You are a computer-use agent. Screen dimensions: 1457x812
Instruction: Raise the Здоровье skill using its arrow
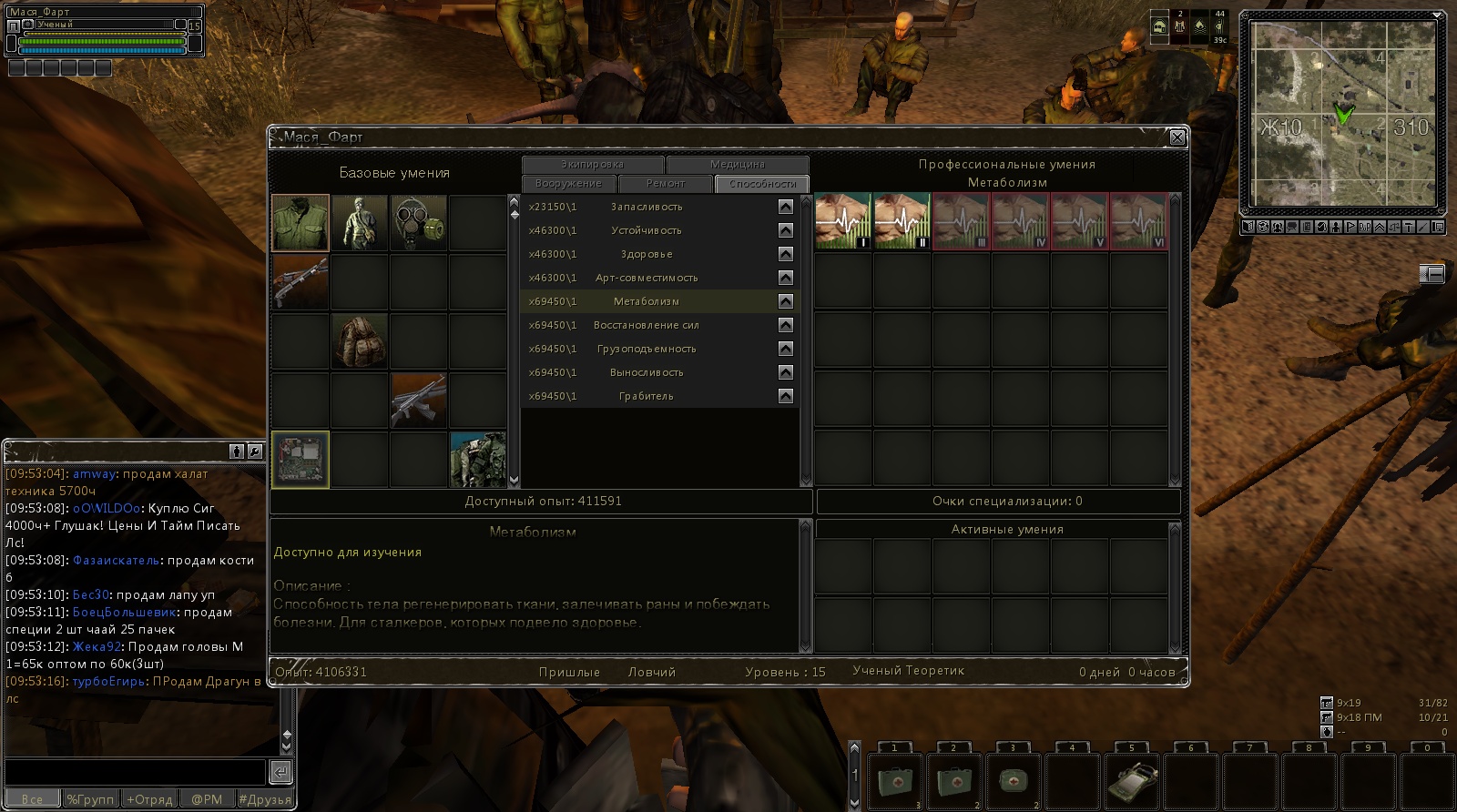[x=786, y=254]
